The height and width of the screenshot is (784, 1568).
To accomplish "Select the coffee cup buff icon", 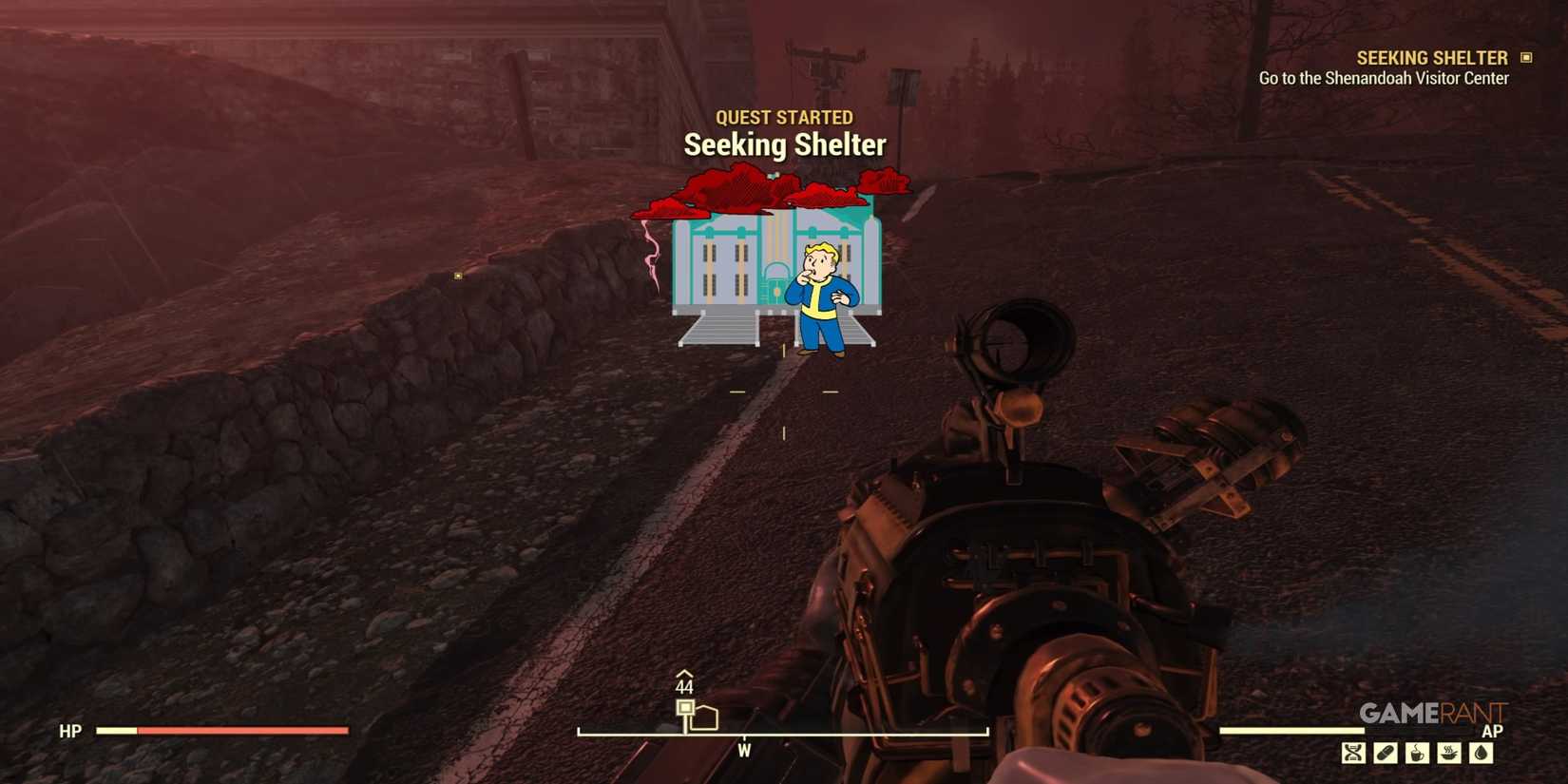I will [1417, 752].
